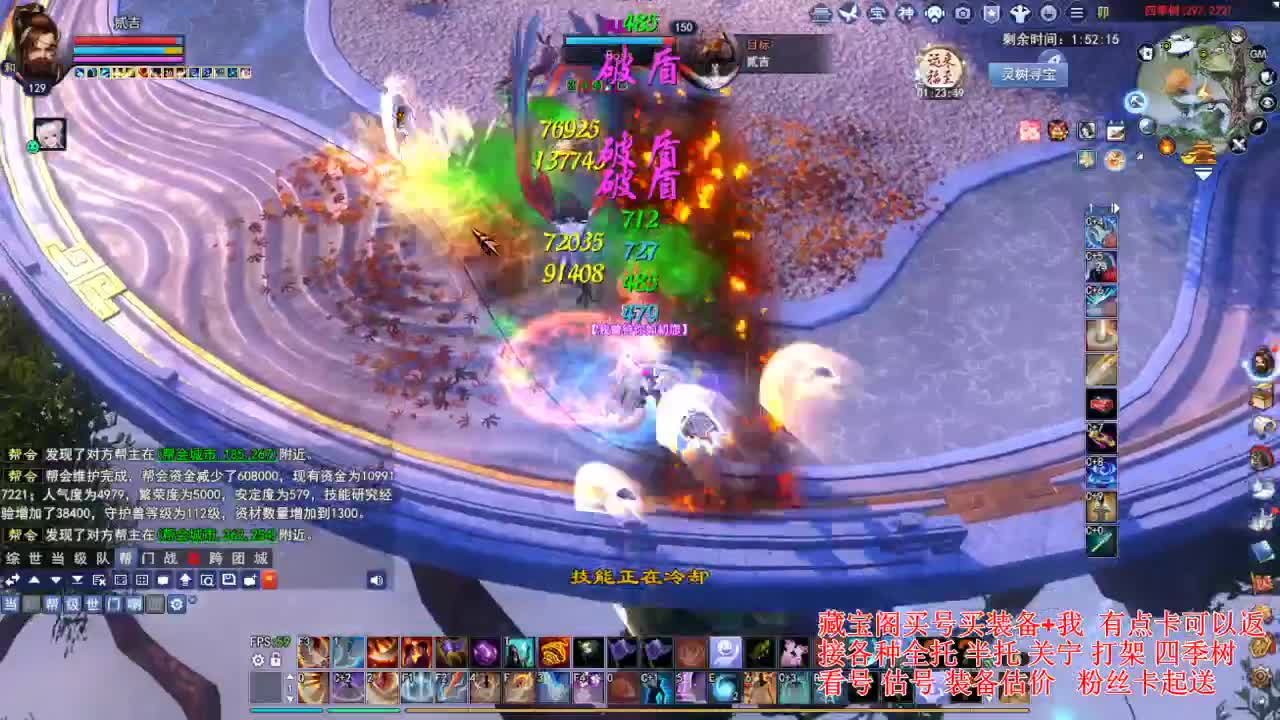Screen dimensions: 1280x720
Task: Toggle the padlock icon next to the FPS counter
Action: (x=276, y=660)
